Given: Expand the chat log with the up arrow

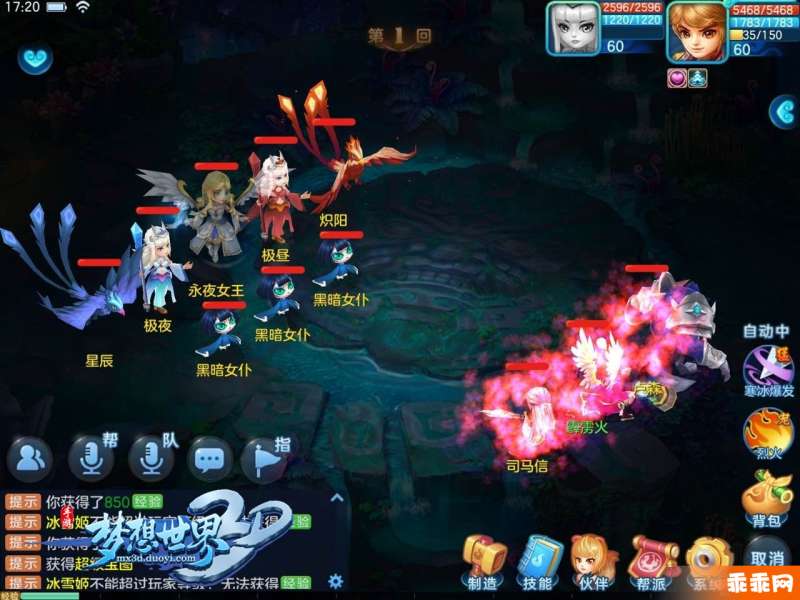Looking at the screenshot, I should click(337, 497).
